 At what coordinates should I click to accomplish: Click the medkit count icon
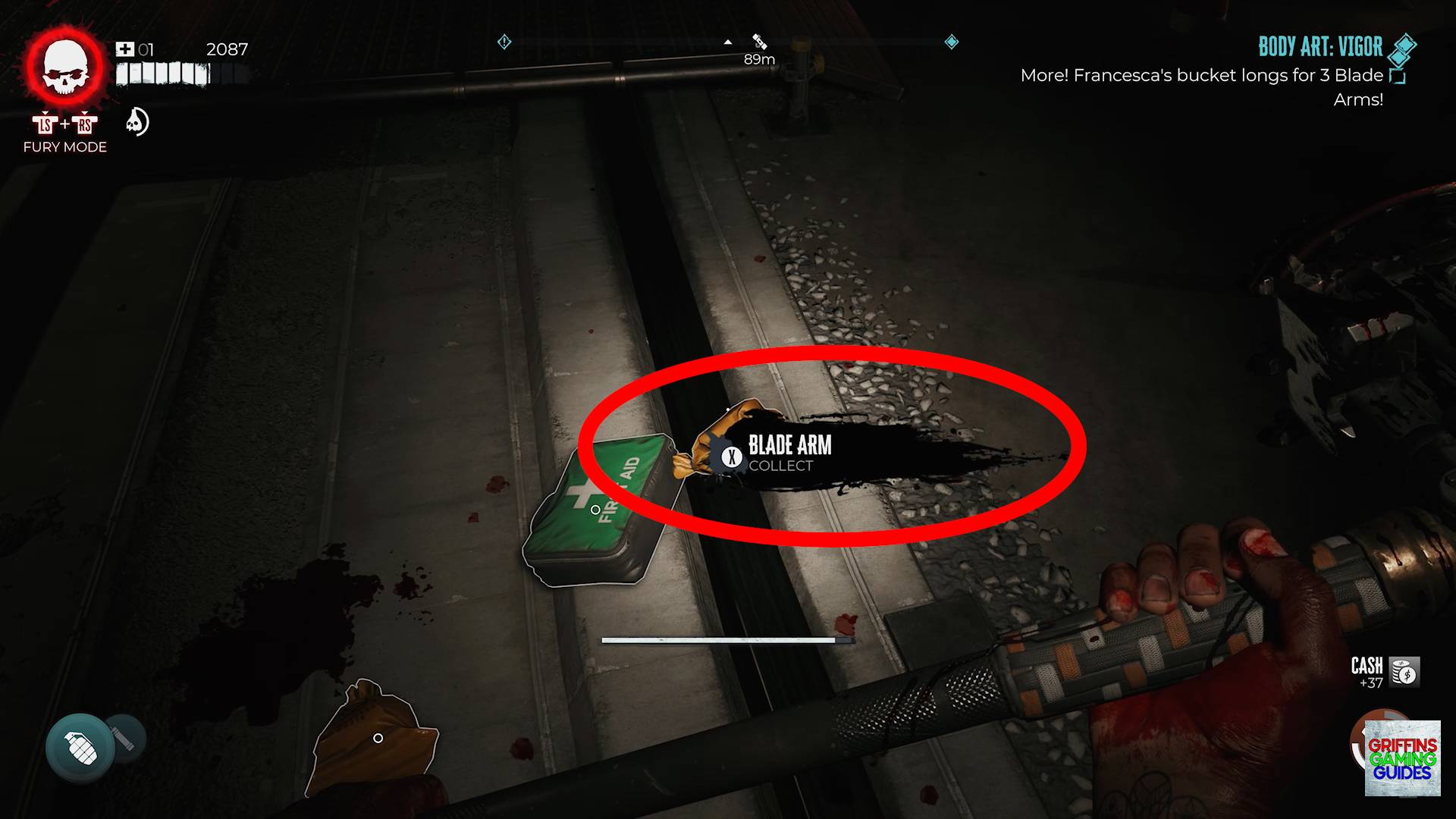124,50
